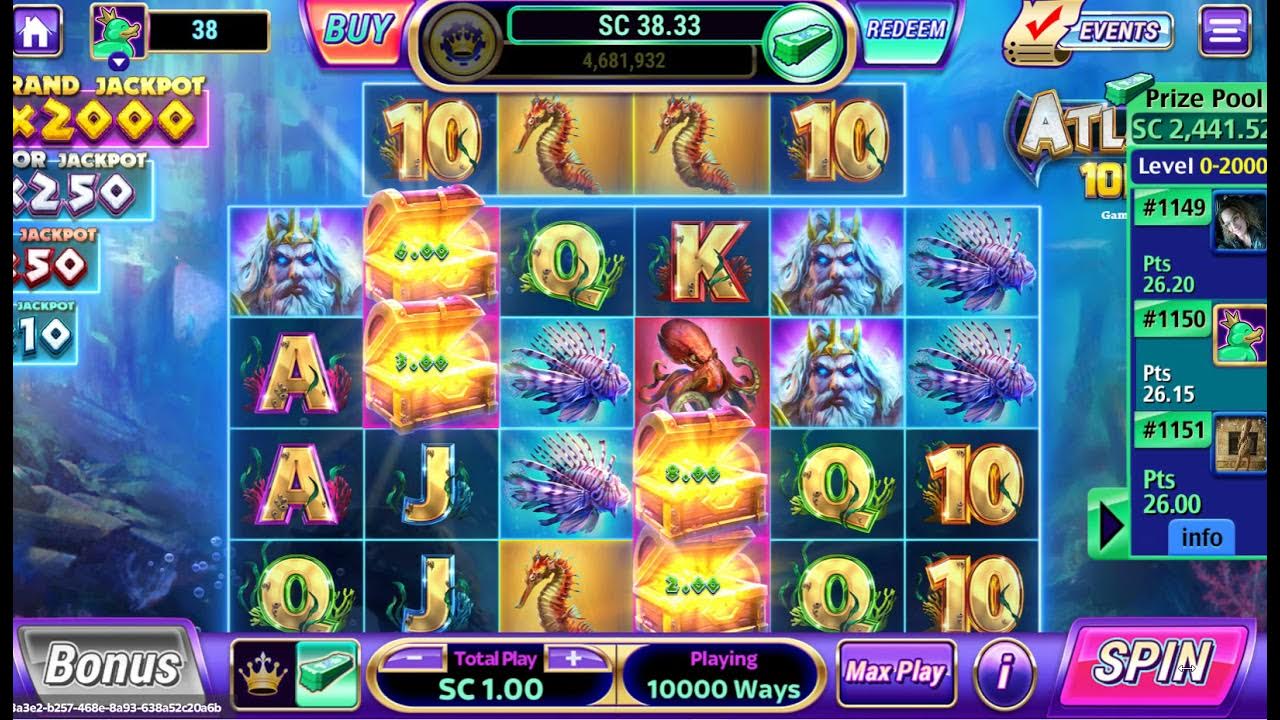The width and height of the screenshot is (1280, 720).
Task: View player ranked #1149
Action: (x=1238, y=221)
